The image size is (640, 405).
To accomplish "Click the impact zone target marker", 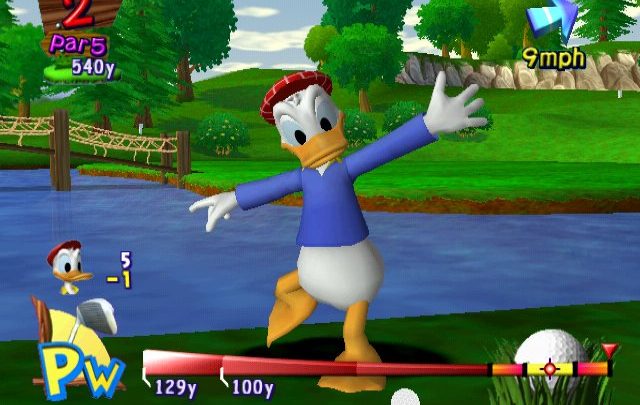I will tap(549, 369).
